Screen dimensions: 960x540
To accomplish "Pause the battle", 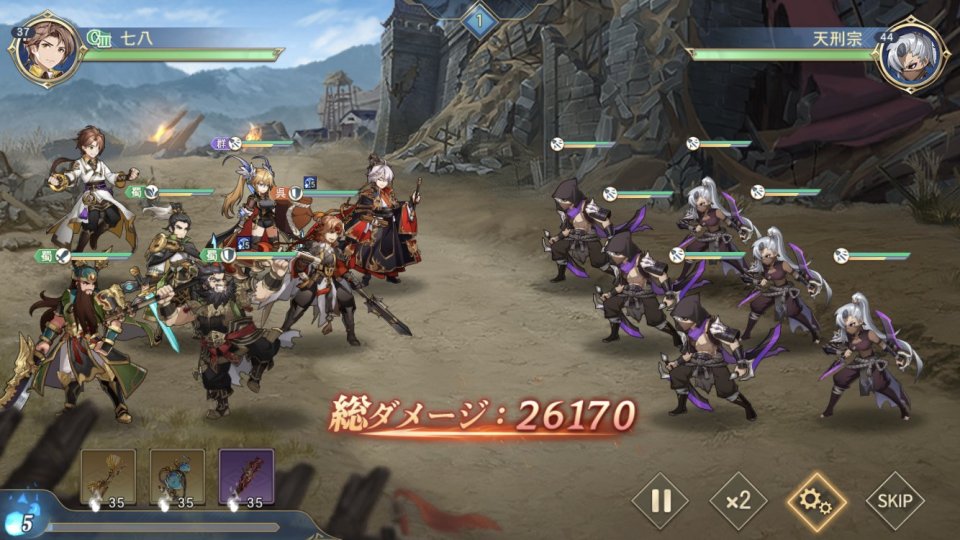I will pyautogui.click(x=660, y=500).
